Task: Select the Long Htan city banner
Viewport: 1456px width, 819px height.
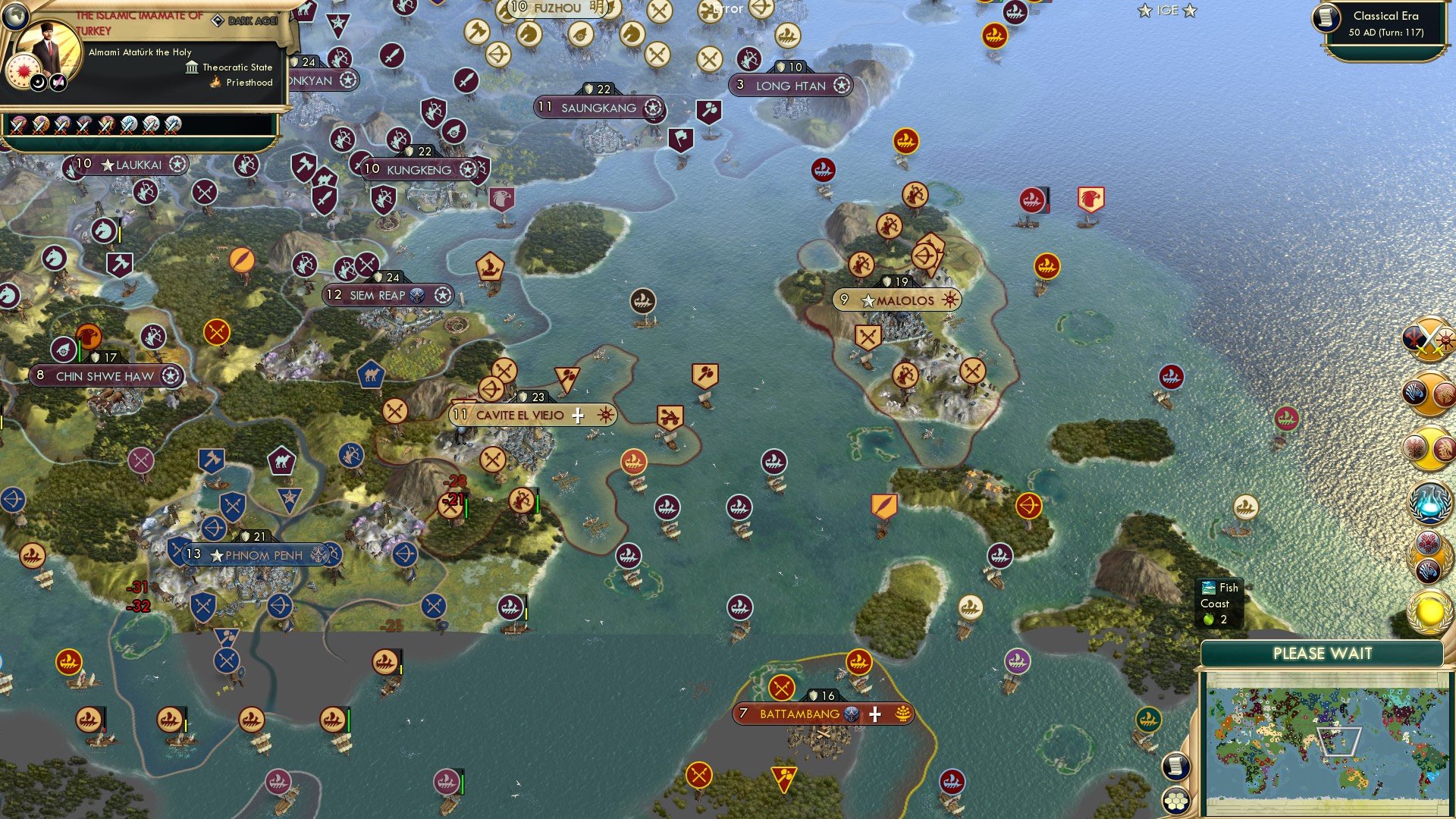Action: pos(789,86)
